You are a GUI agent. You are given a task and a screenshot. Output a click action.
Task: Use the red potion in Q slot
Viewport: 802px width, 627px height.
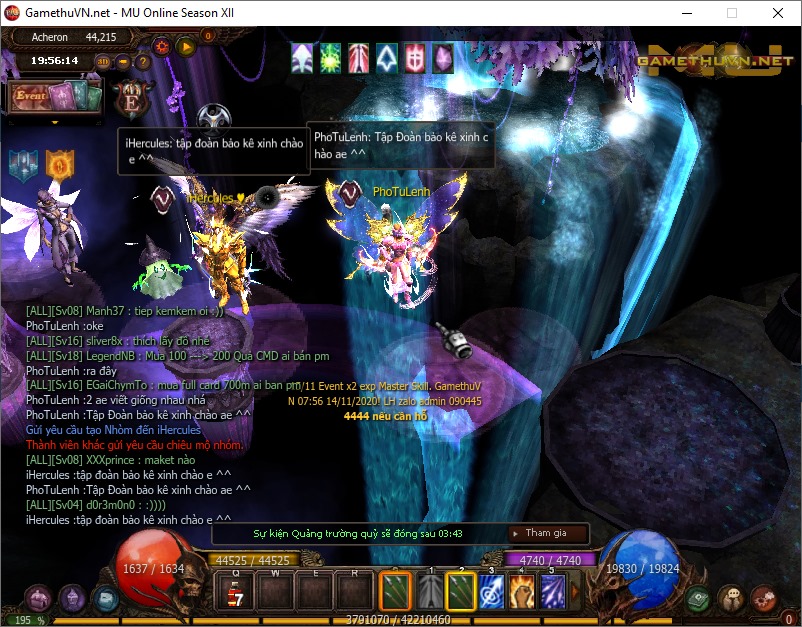235,590
